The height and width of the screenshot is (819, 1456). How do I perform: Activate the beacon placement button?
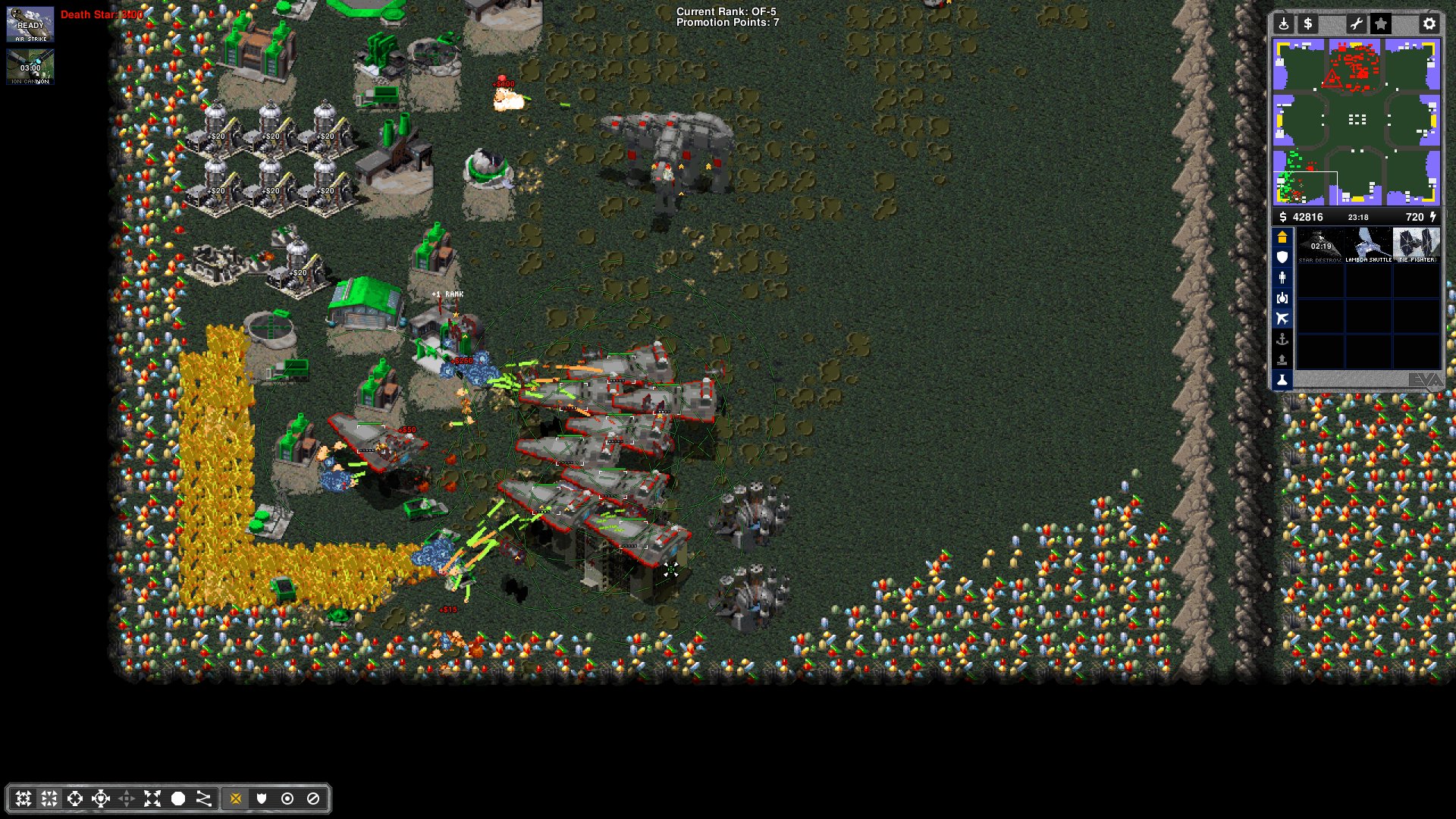point(1283,24)
